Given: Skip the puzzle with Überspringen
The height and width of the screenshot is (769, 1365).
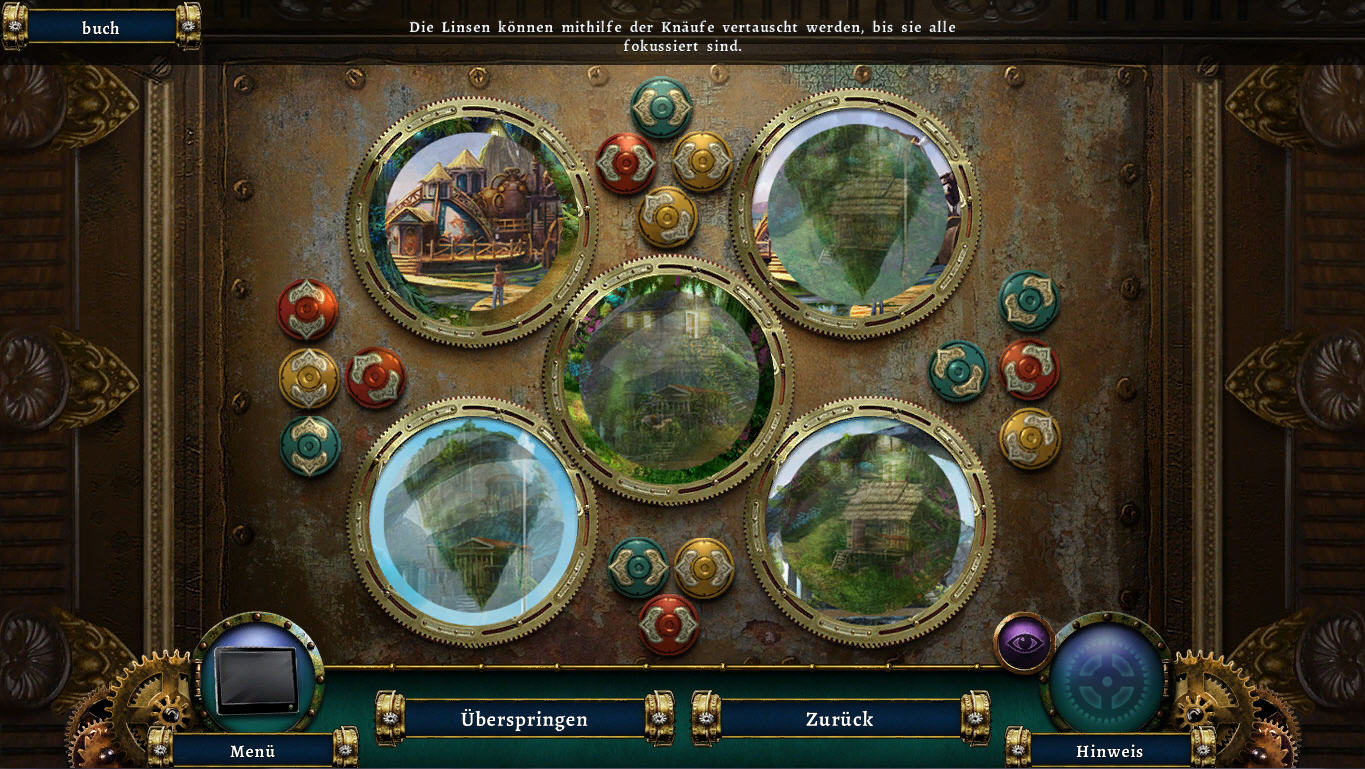Looking at the screenshot, I should click(524, 719).
